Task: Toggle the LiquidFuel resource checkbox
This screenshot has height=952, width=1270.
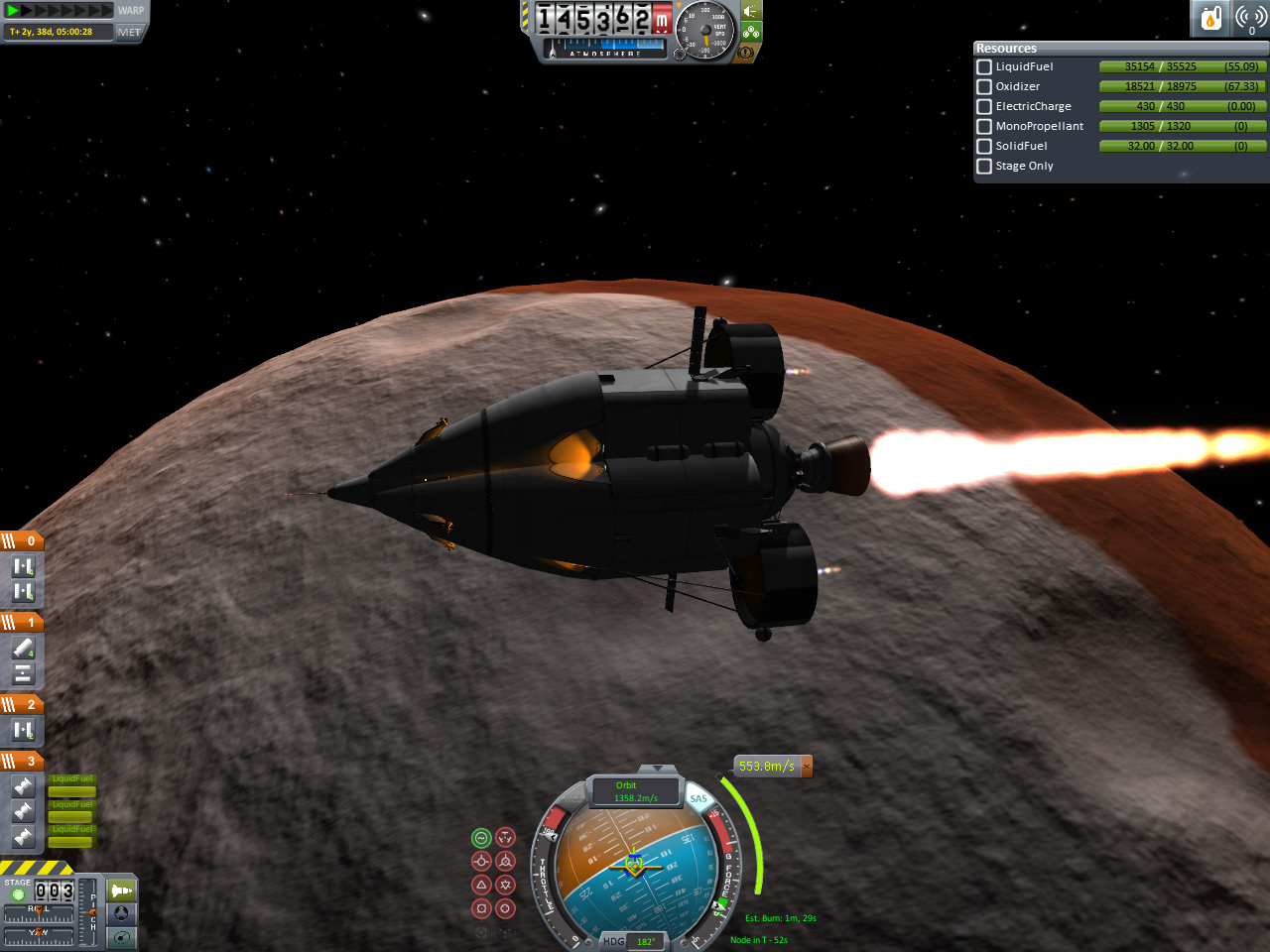Action: 984,66
